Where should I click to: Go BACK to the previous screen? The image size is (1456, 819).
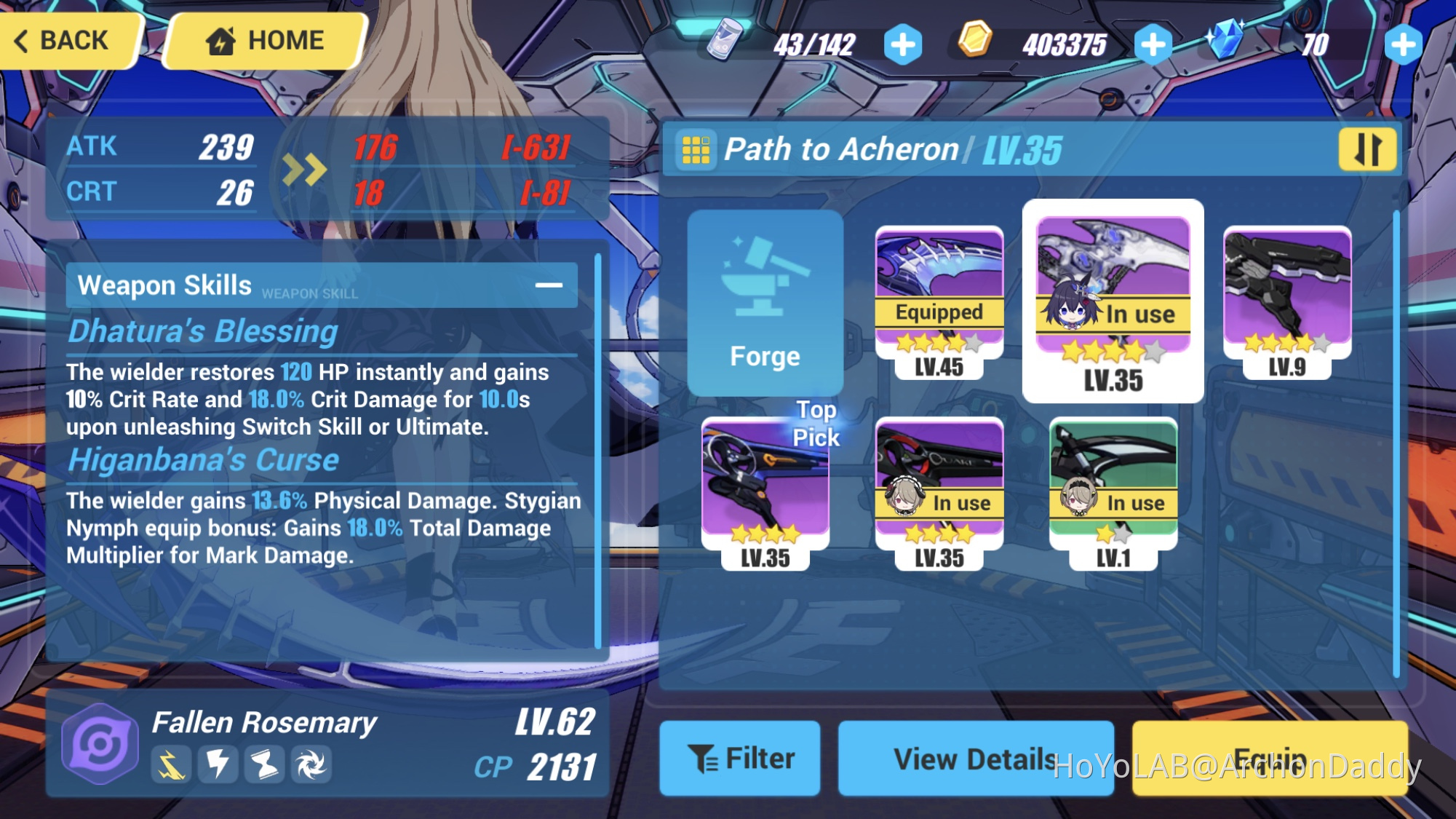click(65, 40)
